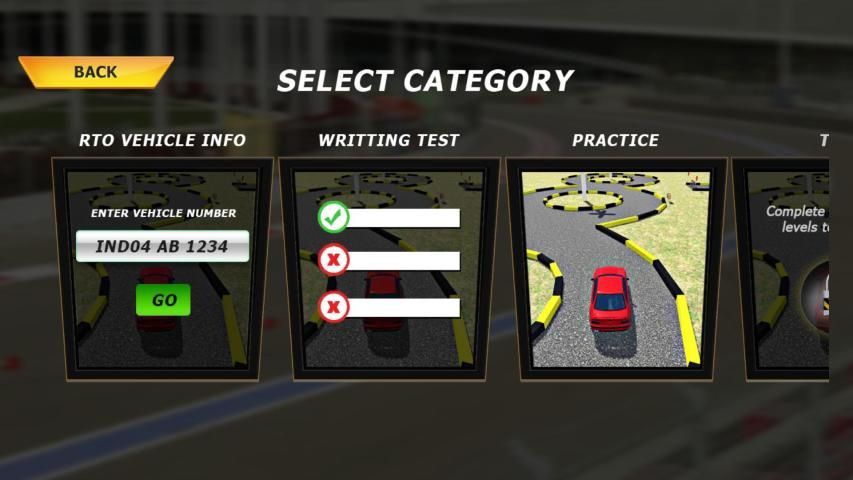Submit vehicle number with green GO button
Viewport: 853px width, 480px height.
tap(163, 300)
